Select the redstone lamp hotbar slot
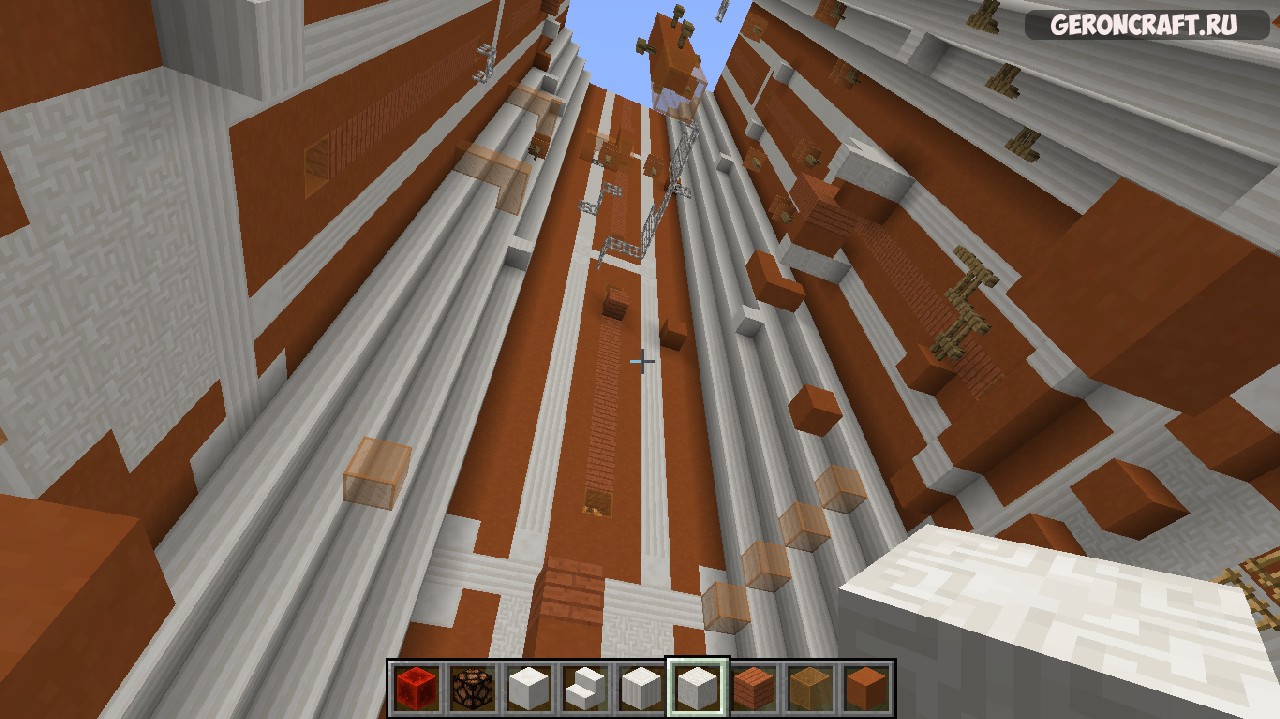This screenshot has width=1280, height=719. pyautogui.click(x=472, y=688)
